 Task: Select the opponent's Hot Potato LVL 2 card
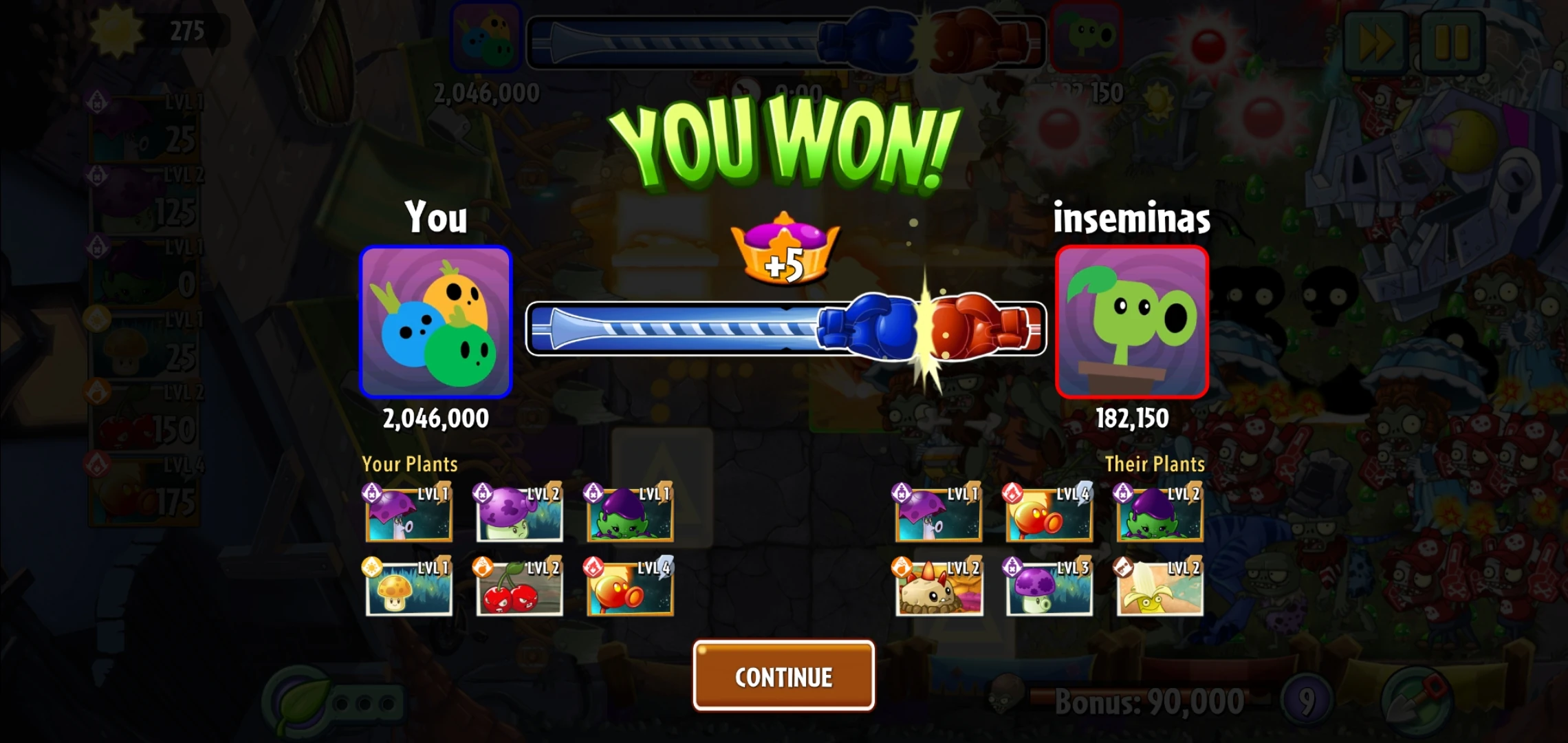pos(938,590)
